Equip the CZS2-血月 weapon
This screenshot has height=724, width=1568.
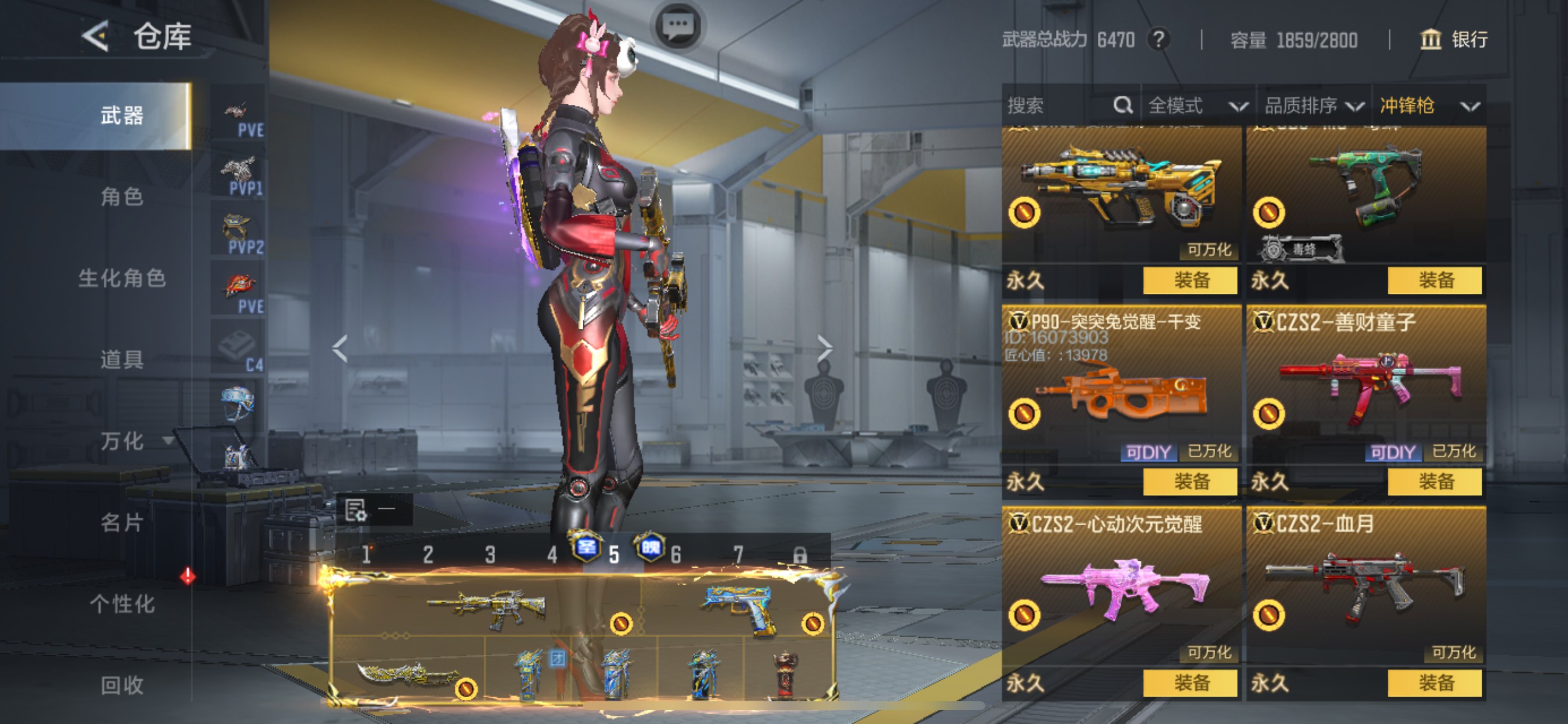click(1434, 683)
